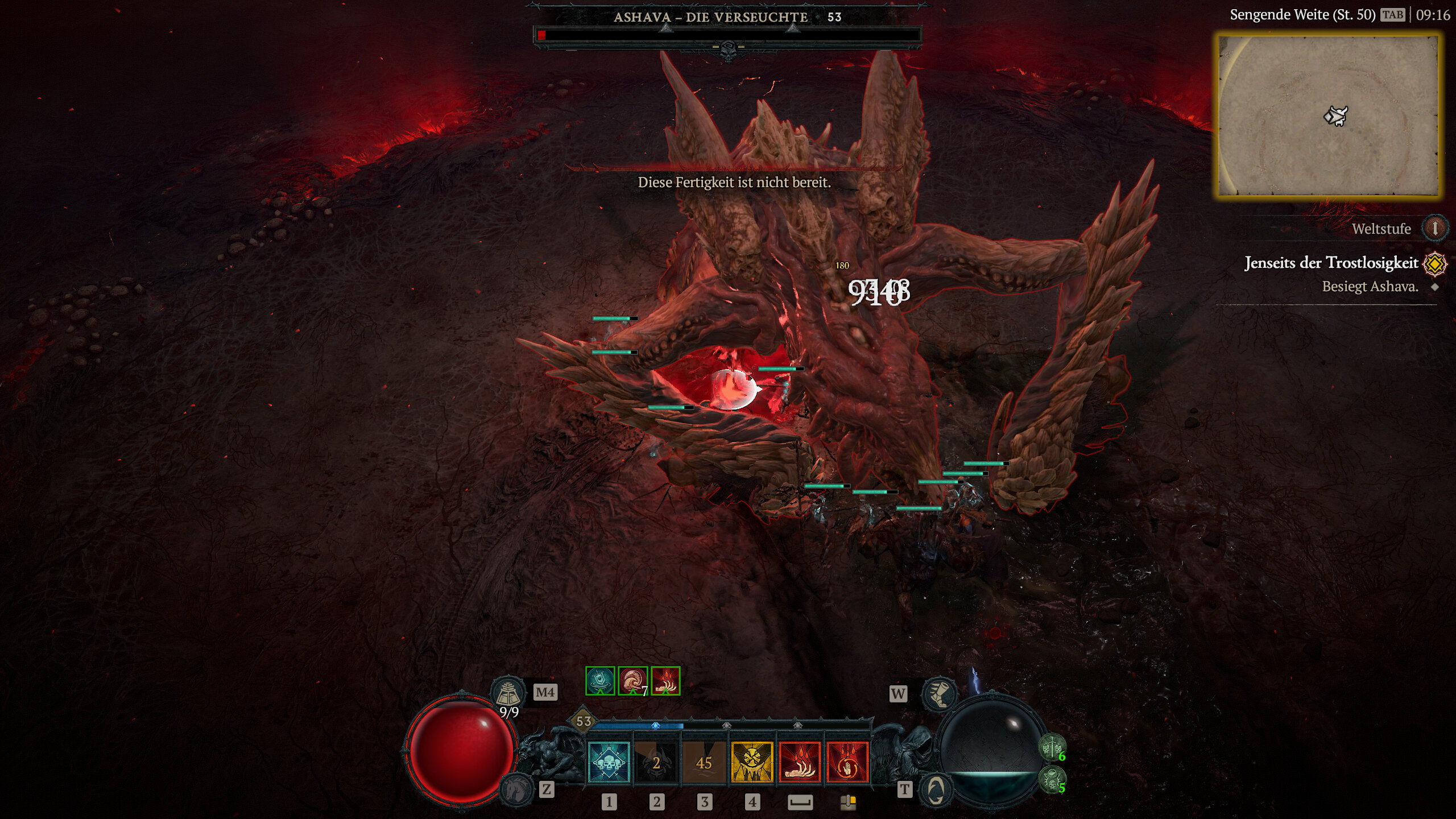Cast the red dripping hand skill

click(x=800, y=763)
